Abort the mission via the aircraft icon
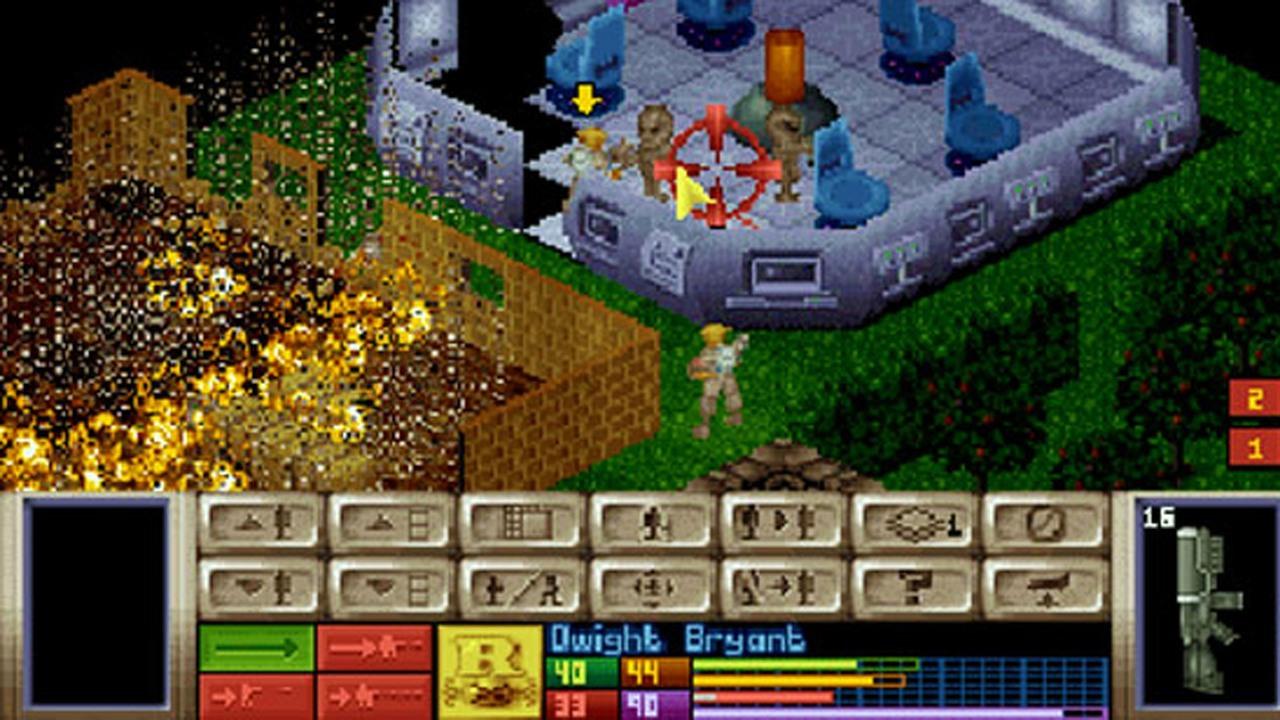The height and width of the screenshot is (720, 1280). click(1043, 584)
